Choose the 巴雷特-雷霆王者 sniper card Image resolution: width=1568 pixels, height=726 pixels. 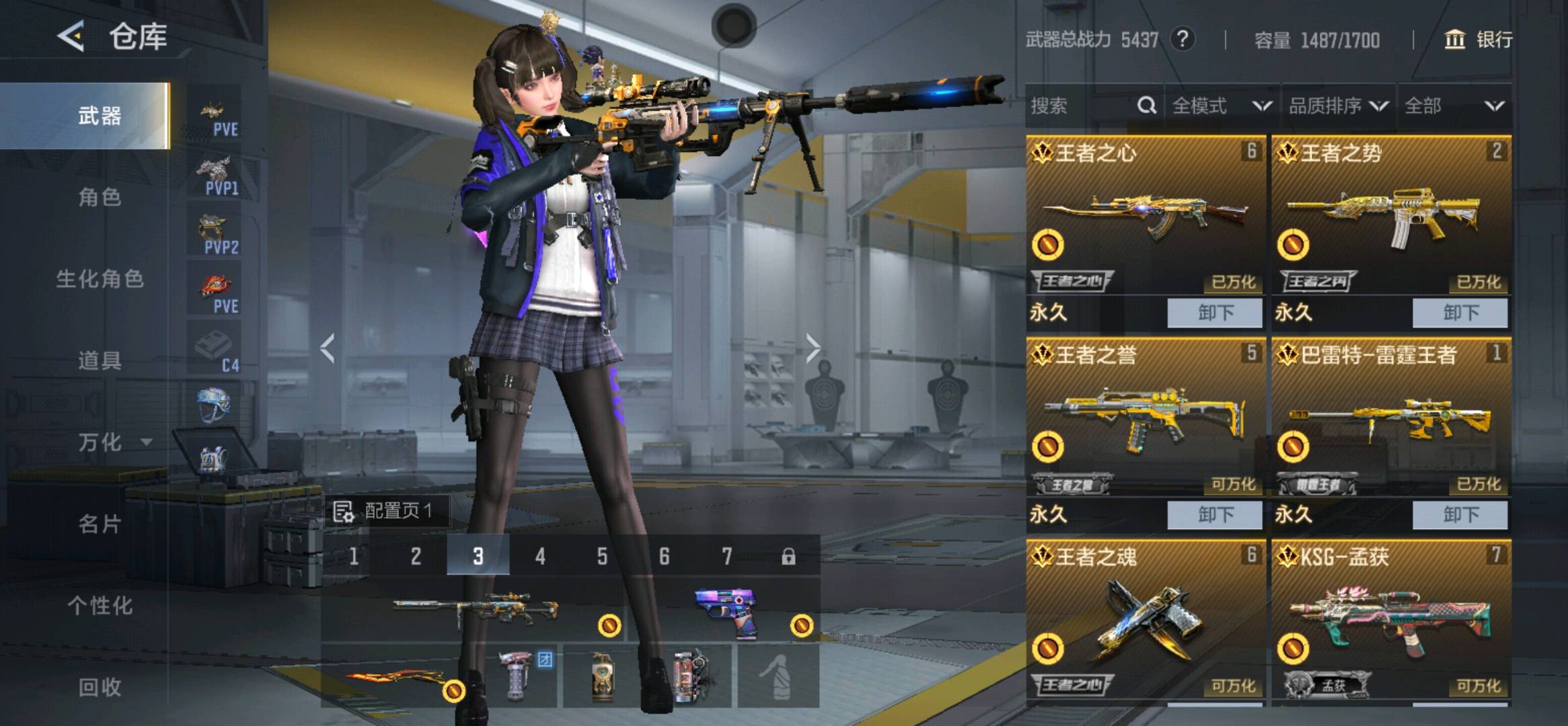(x=1390, y=417)
